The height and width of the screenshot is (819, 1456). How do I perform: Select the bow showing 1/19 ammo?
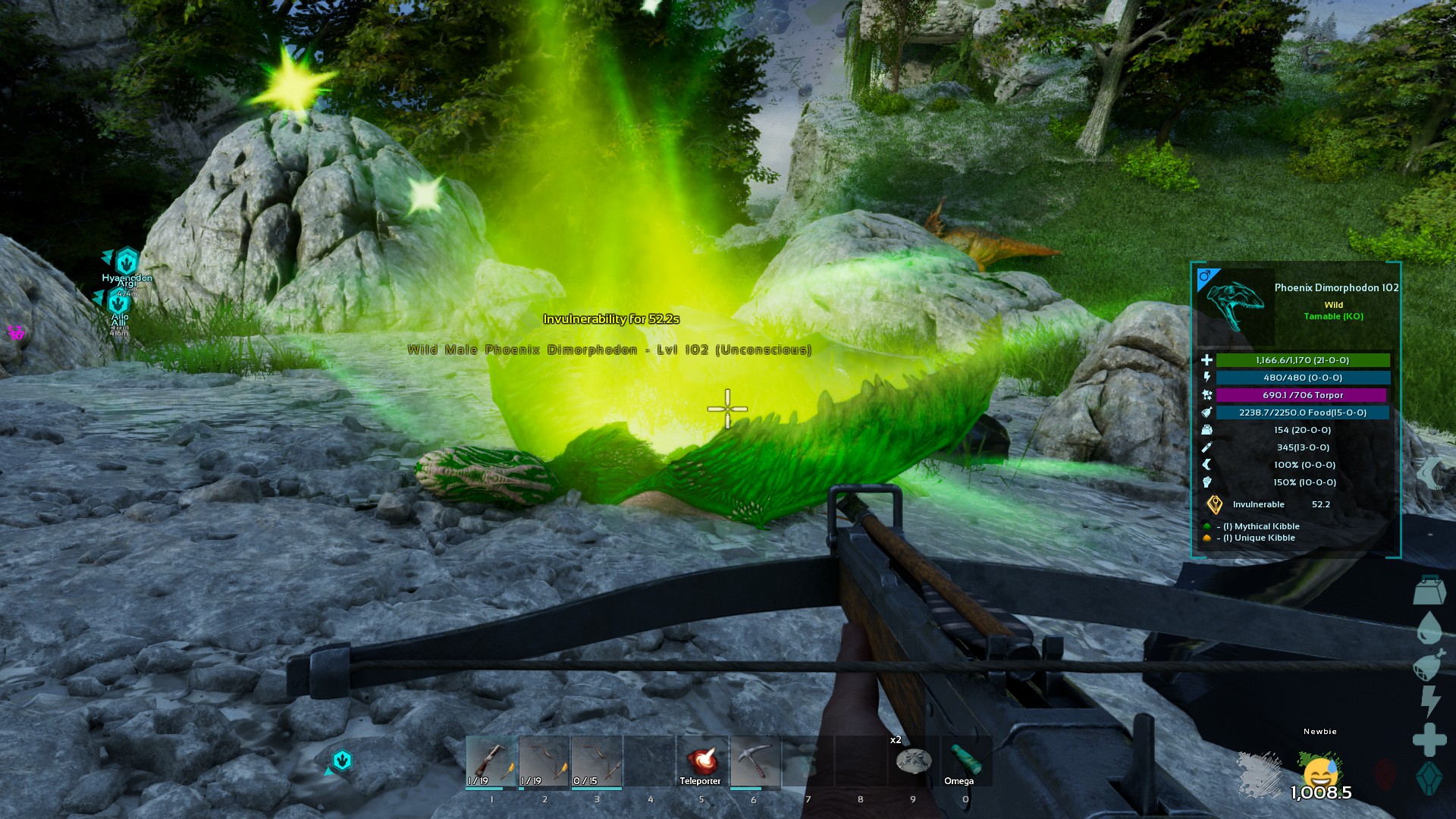pos(544,761)
